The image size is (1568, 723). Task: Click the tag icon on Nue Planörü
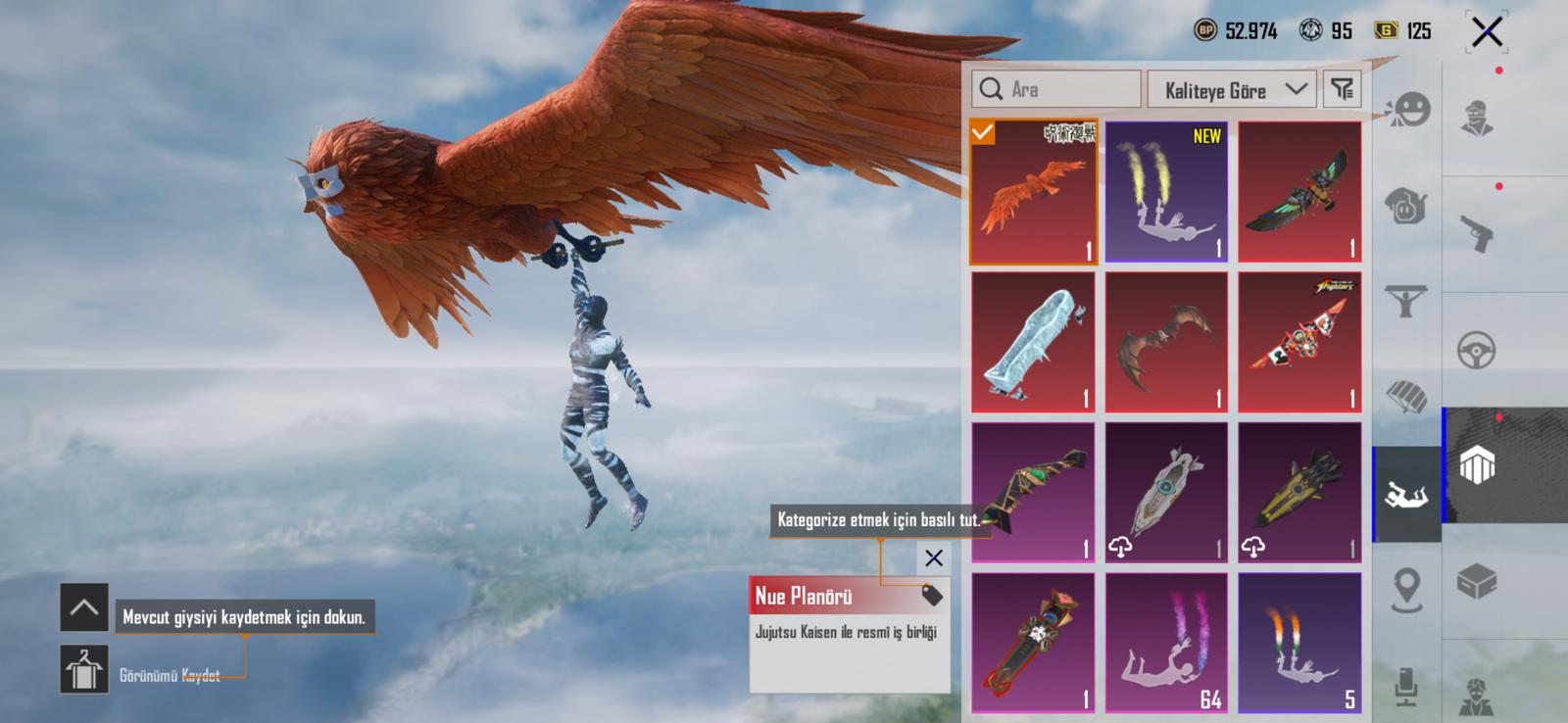(x=931, y=595)
